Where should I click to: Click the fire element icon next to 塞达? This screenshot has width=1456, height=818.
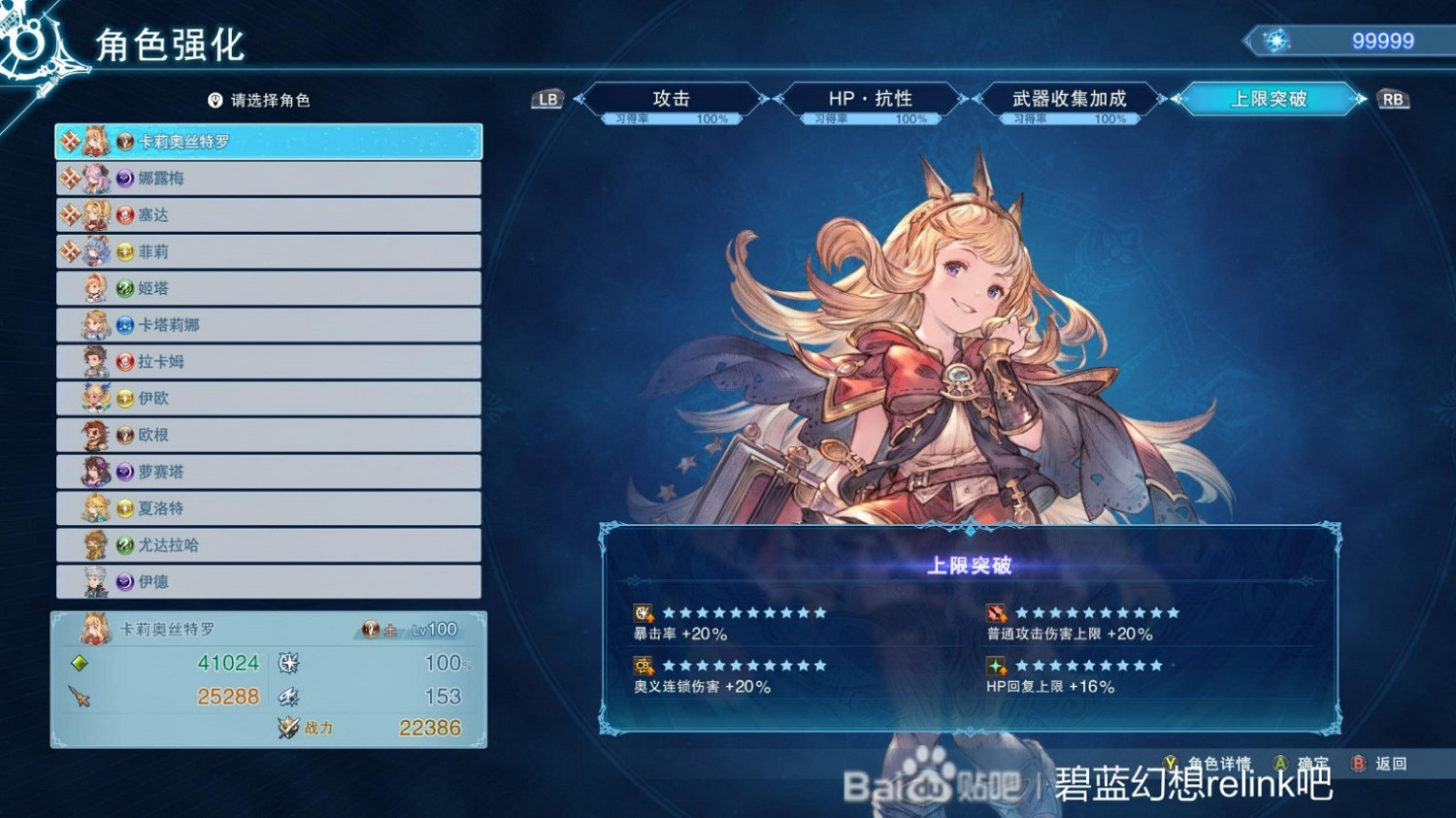[124, 214]
